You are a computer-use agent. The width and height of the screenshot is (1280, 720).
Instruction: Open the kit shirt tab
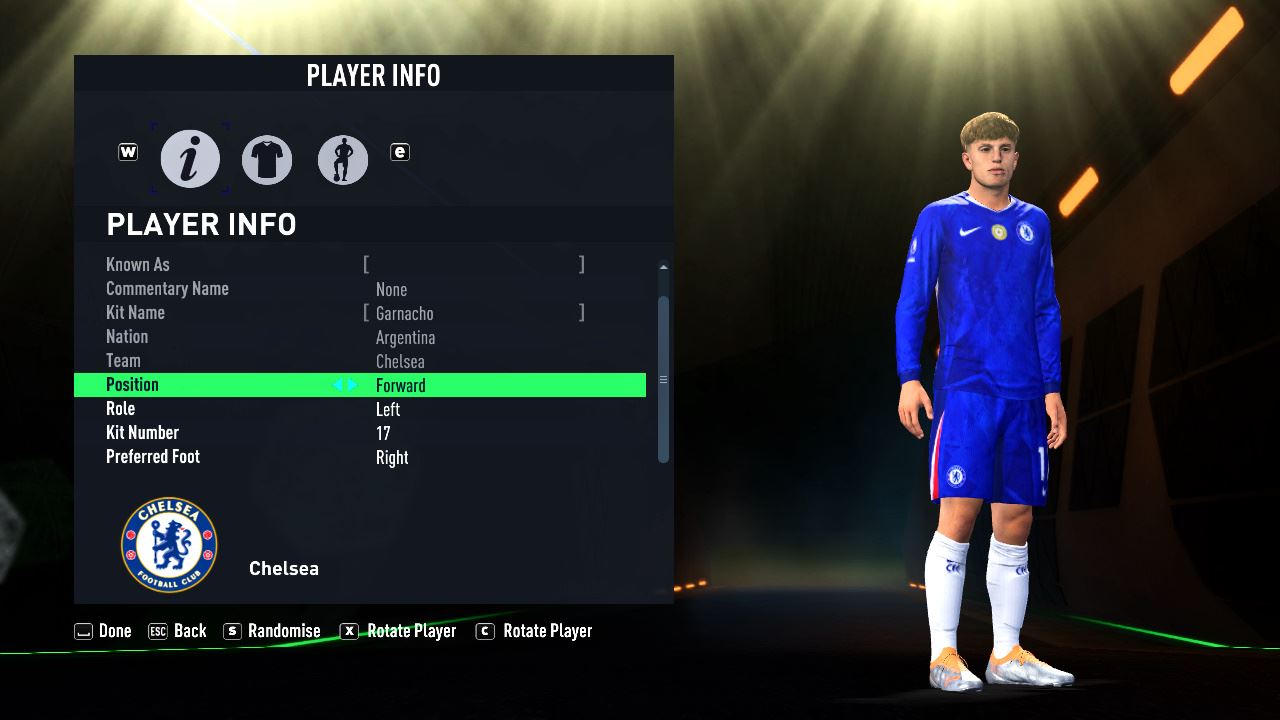pos(267,160)
